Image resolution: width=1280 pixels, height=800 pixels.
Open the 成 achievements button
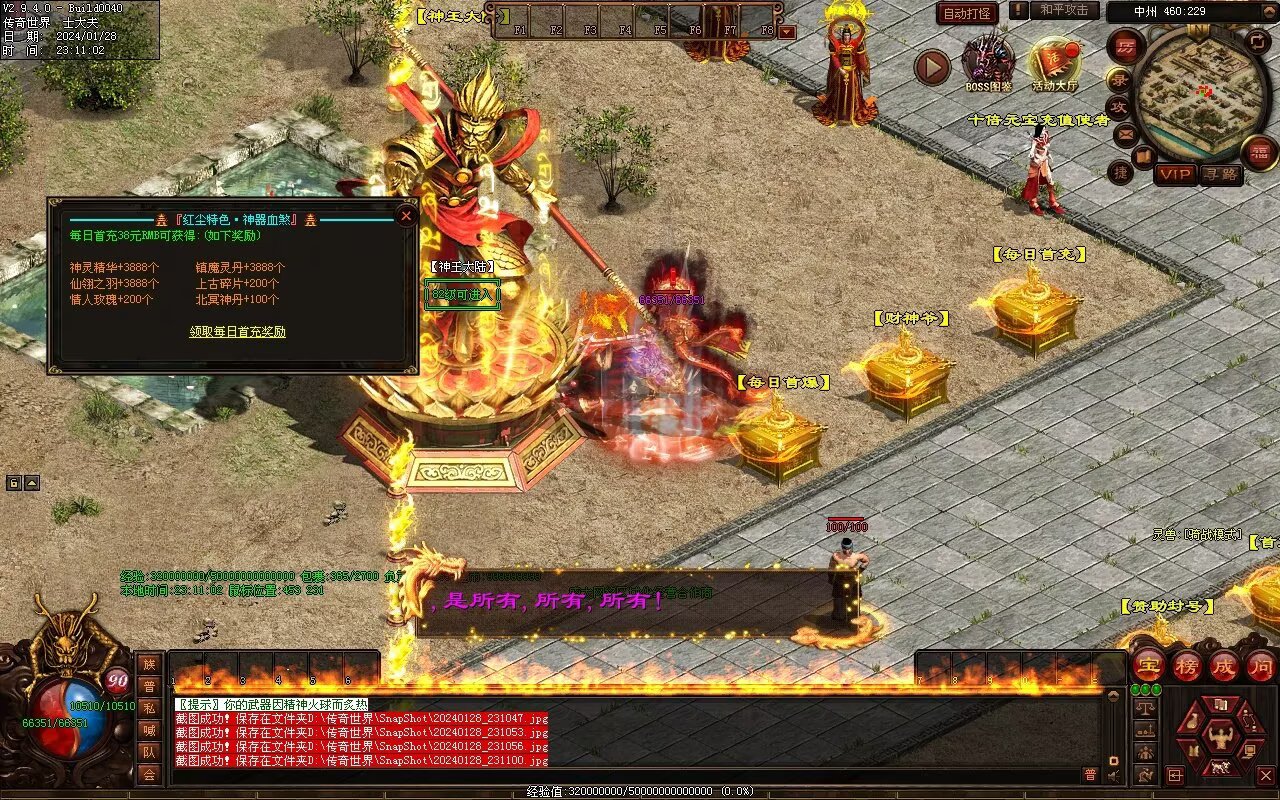pyautogui.click(x=1224, y=665)
